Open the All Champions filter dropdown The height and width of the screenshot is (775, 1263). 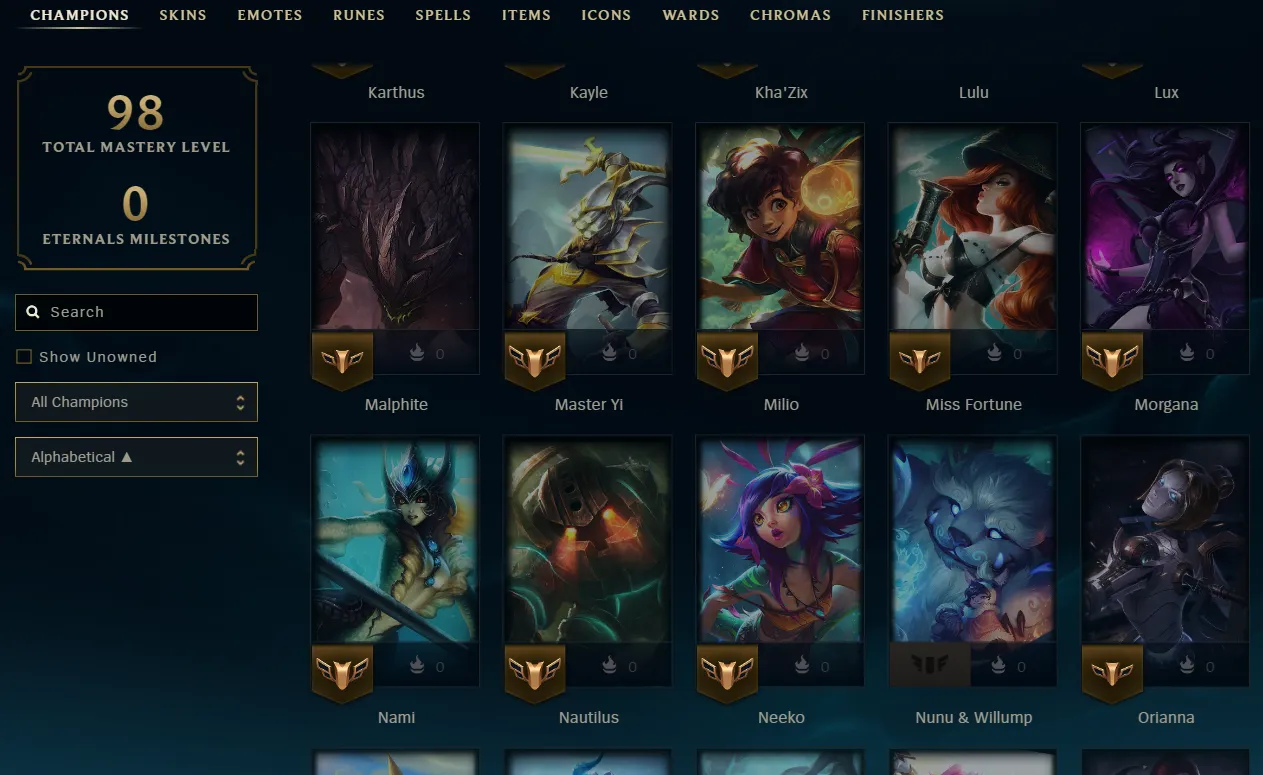point(136,402)
